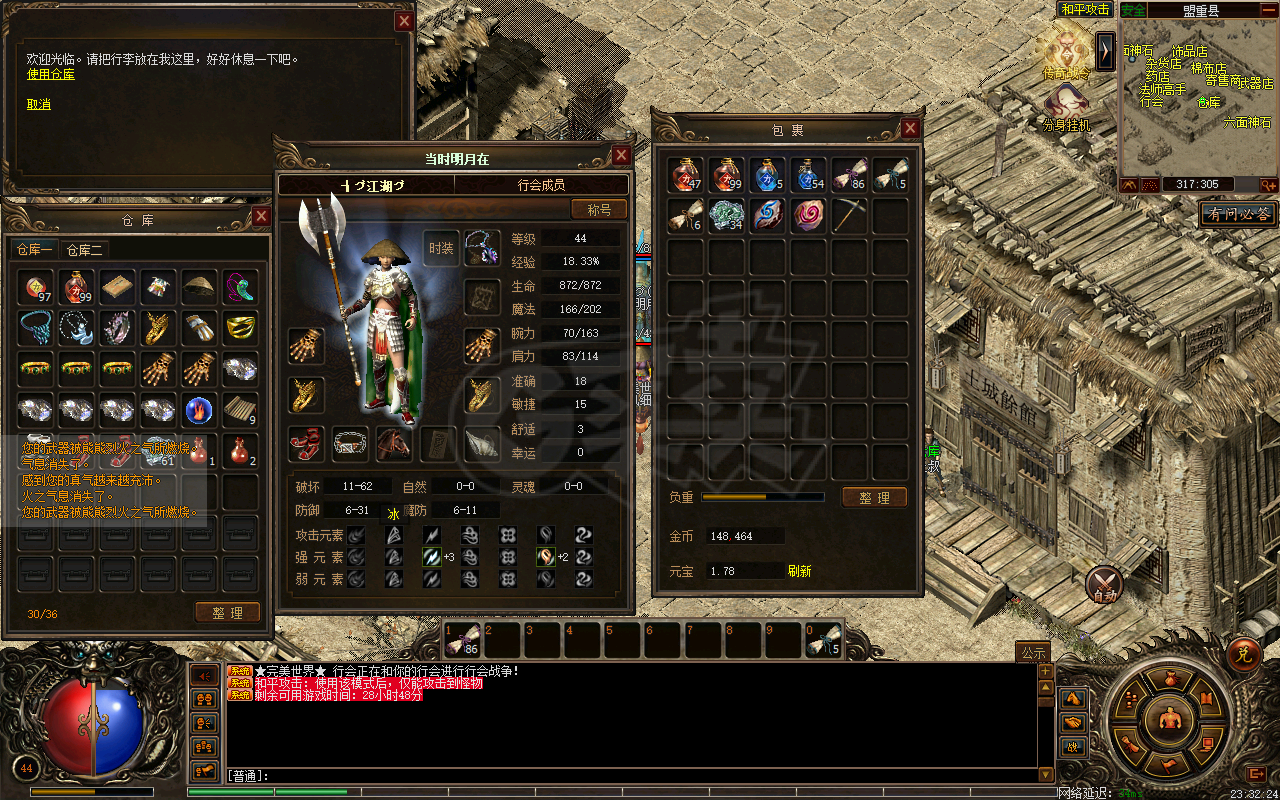This screenshot has width=1280, height=800.
Task: Select the straw hat in the warehouse
Action: tap(199, 287)
